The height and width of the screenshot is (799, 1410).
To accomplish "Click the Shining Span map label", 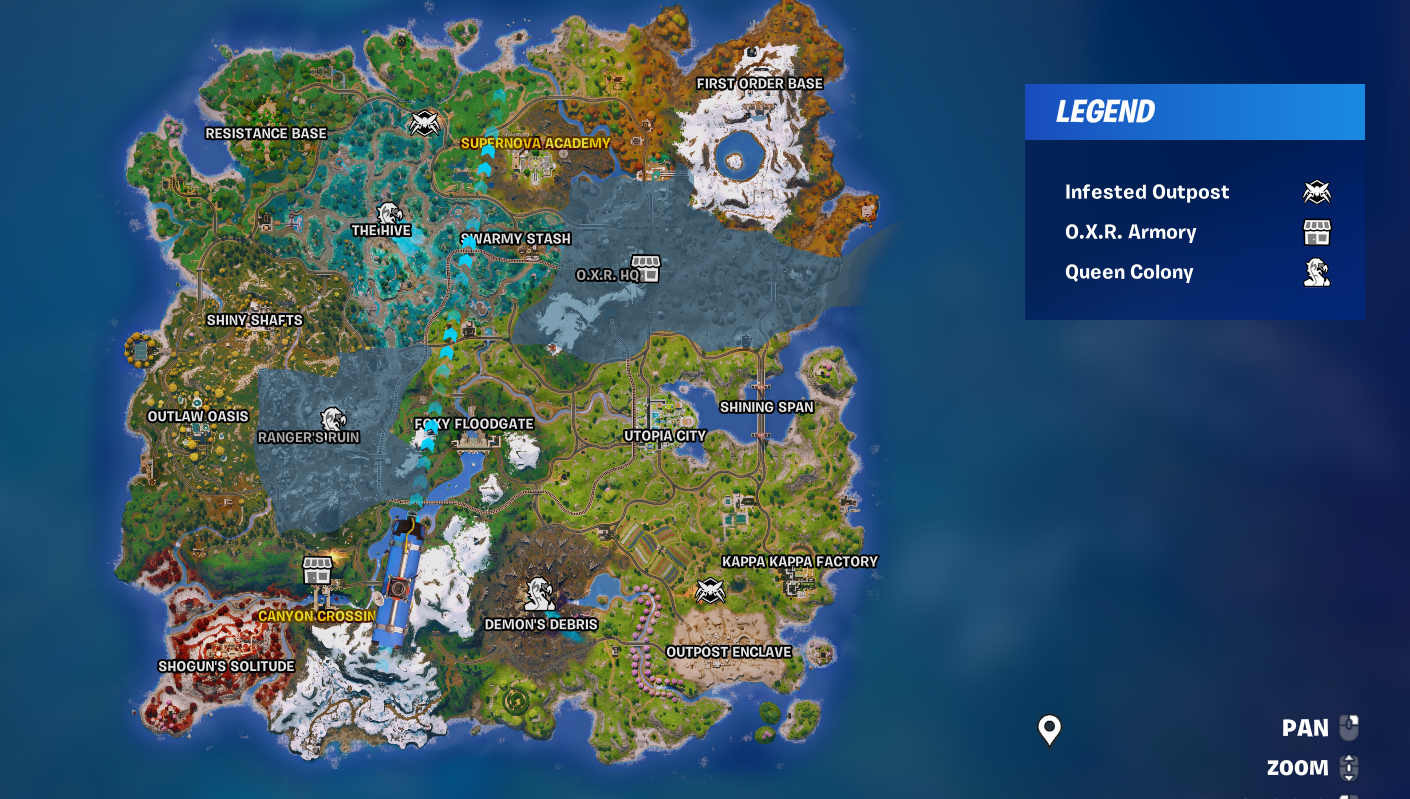I will [768, 406].
